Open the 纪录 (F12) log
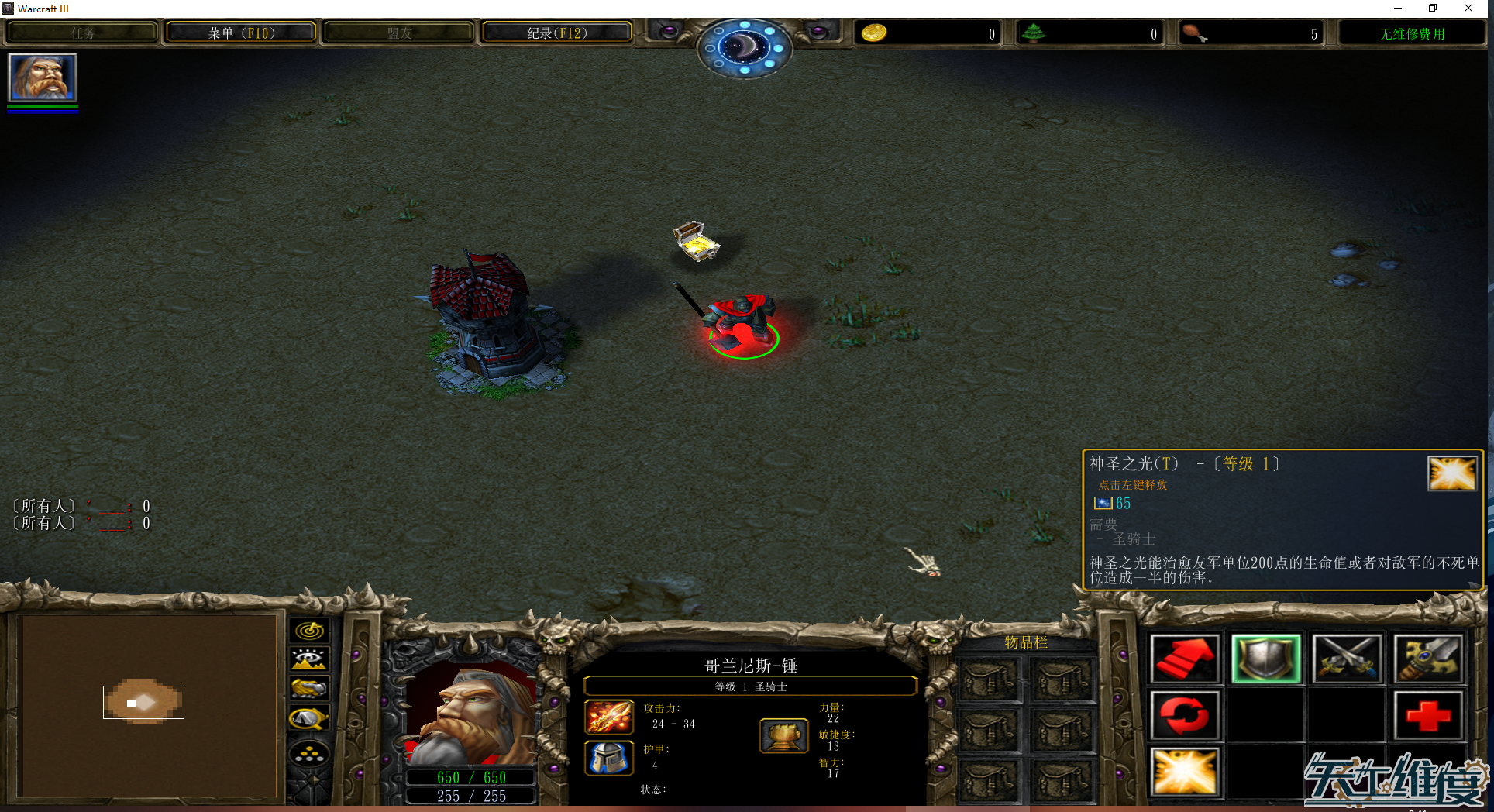This screenshot has height=812, width=1494. click(556, 33)
